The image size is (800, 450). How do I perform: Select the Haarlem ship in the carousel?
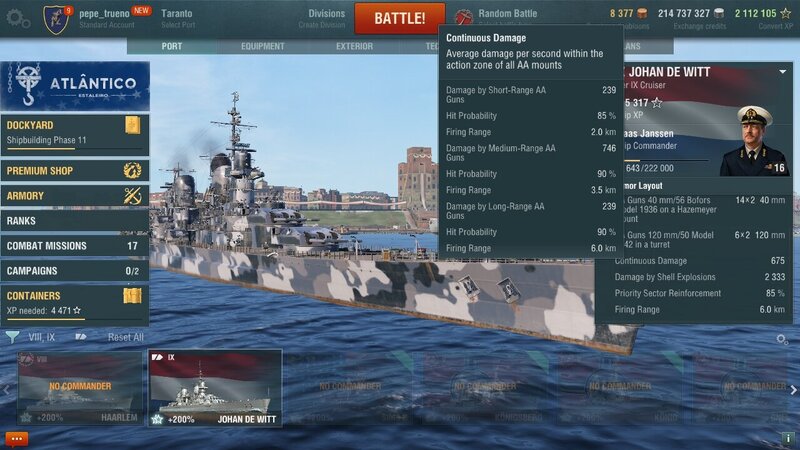pos(80,388)
